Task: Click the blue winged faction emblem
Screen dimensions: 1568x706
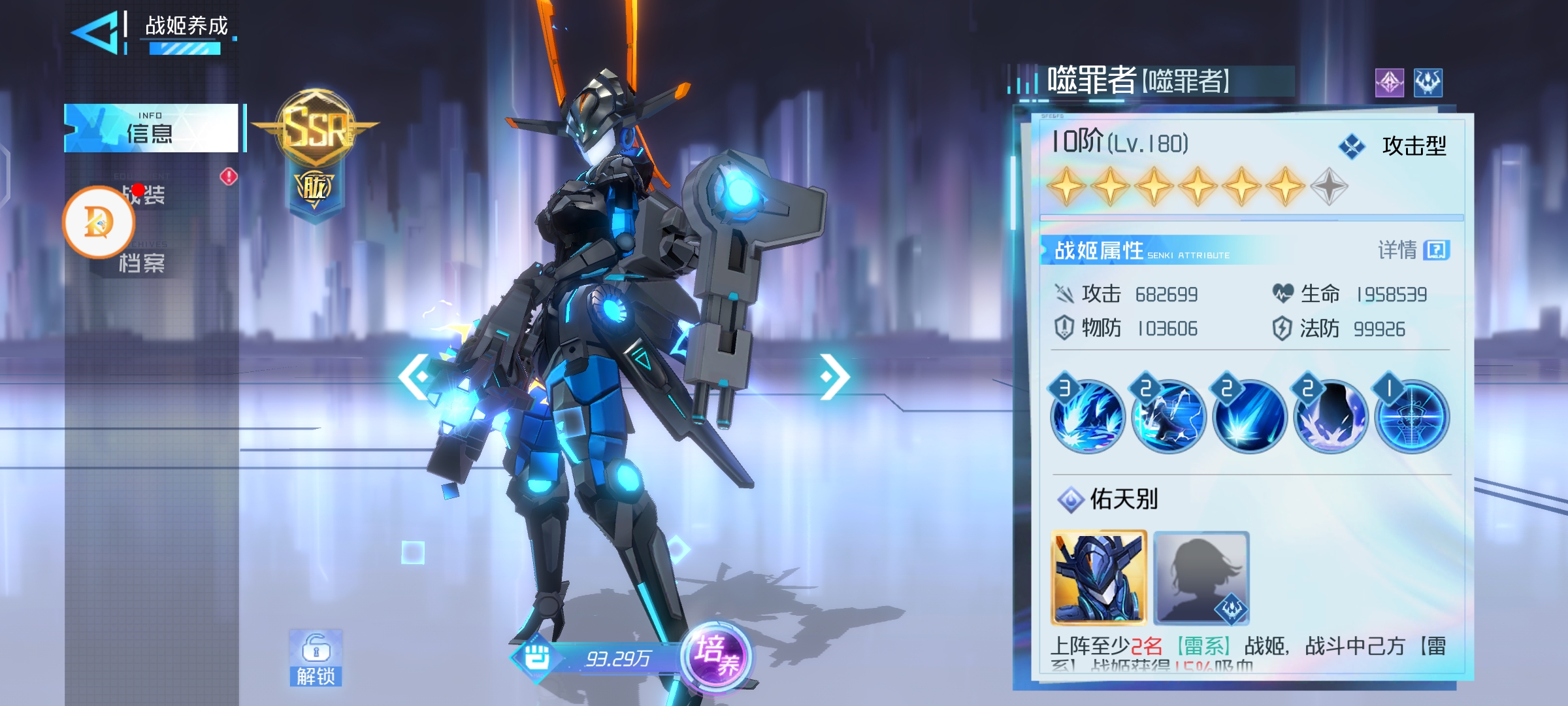Action: click(1428, 83)
